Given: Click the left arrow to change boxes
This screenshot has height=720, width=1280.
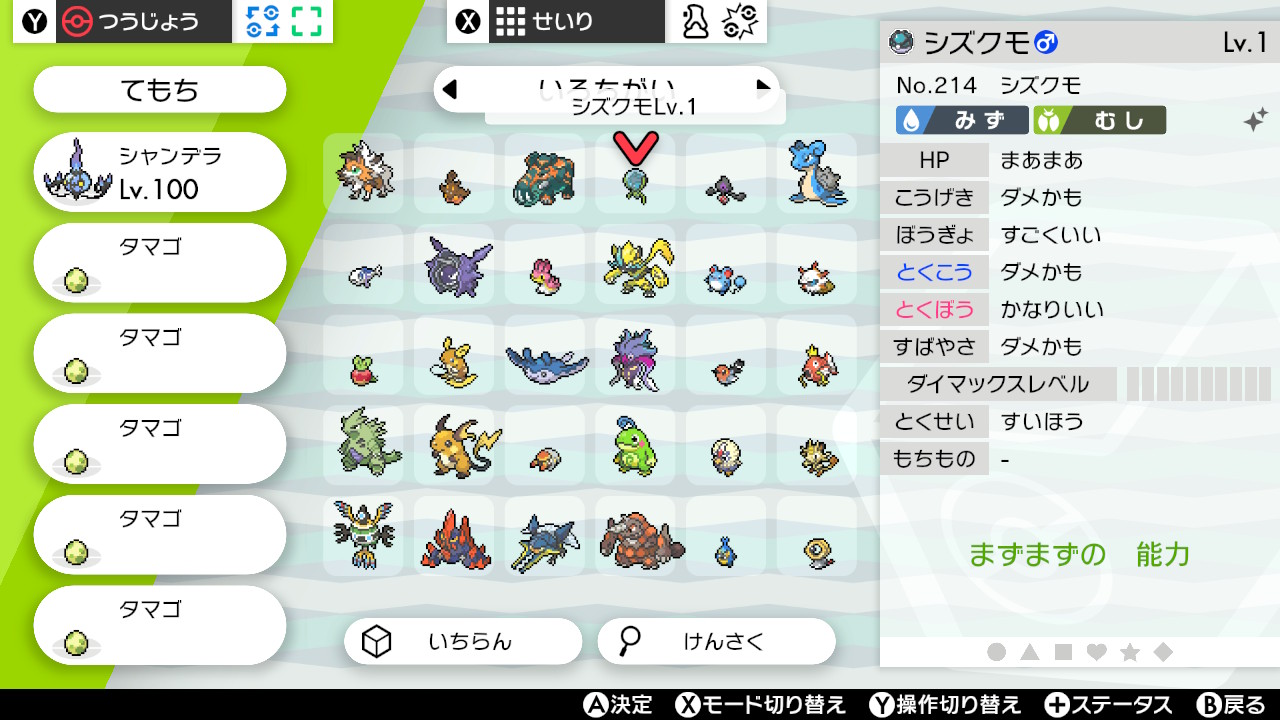Looking at the screenshot, I should [x=451, y=89].
